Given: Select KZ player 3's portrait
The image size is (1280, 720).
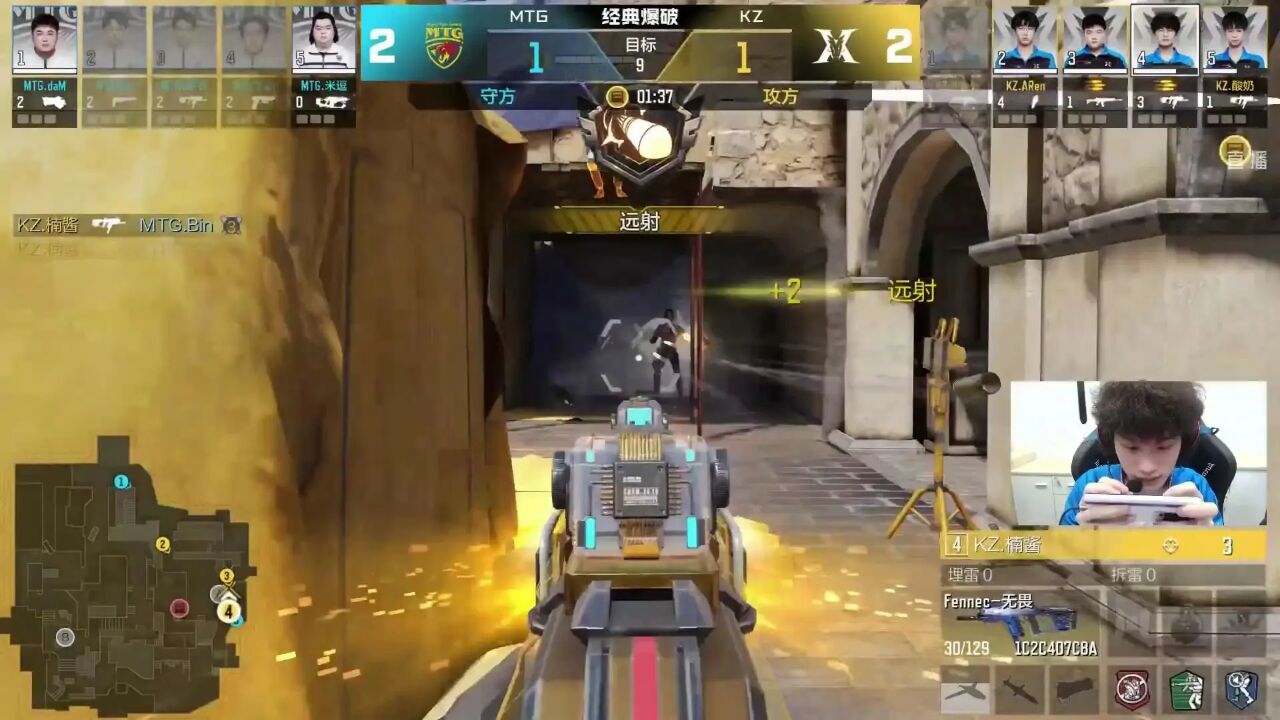Looking at the screenshot, I should pyautogui.click(x=1095, y=40).
